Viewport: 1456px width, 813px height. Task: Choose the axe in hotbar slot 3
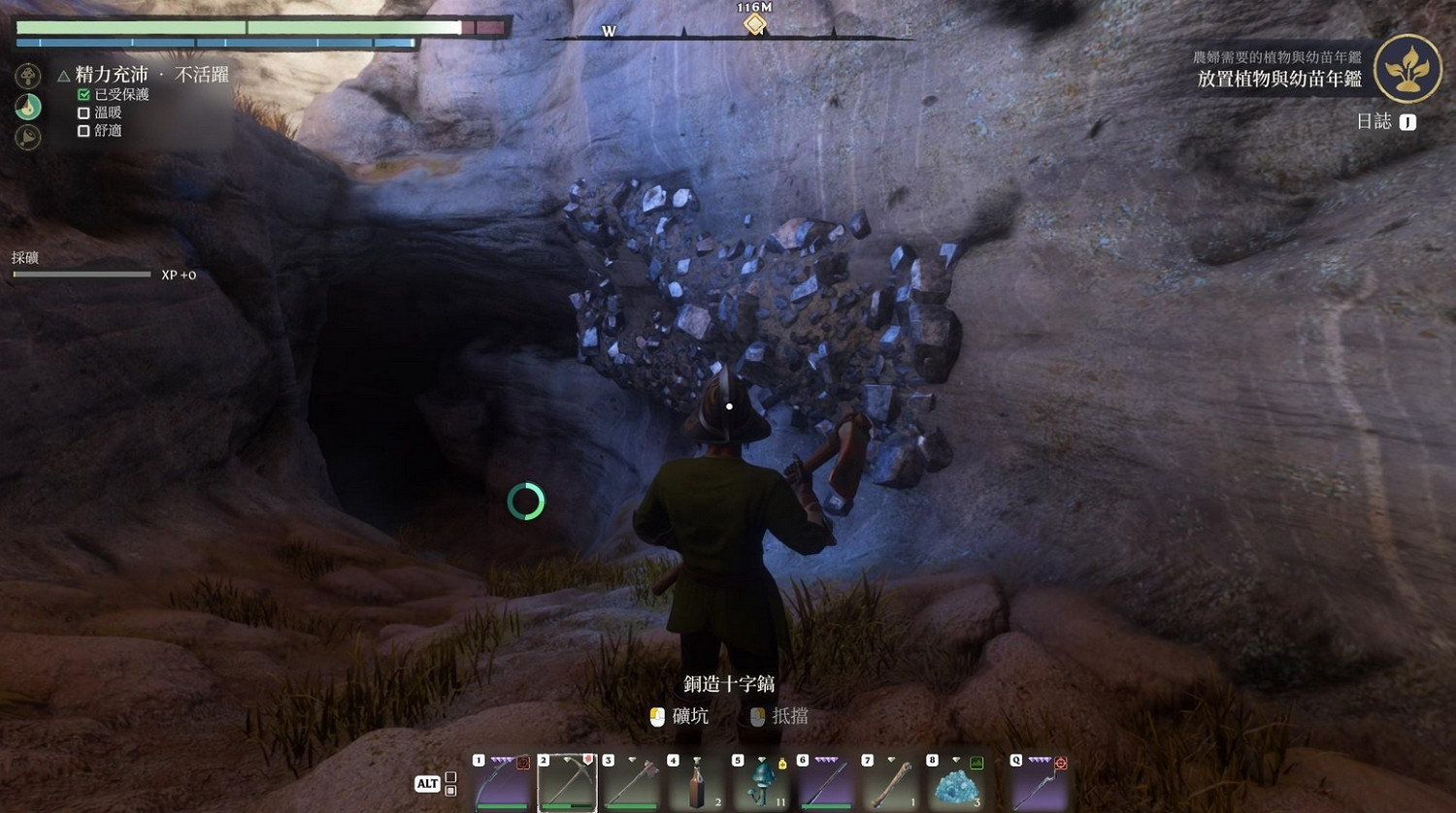632,782
